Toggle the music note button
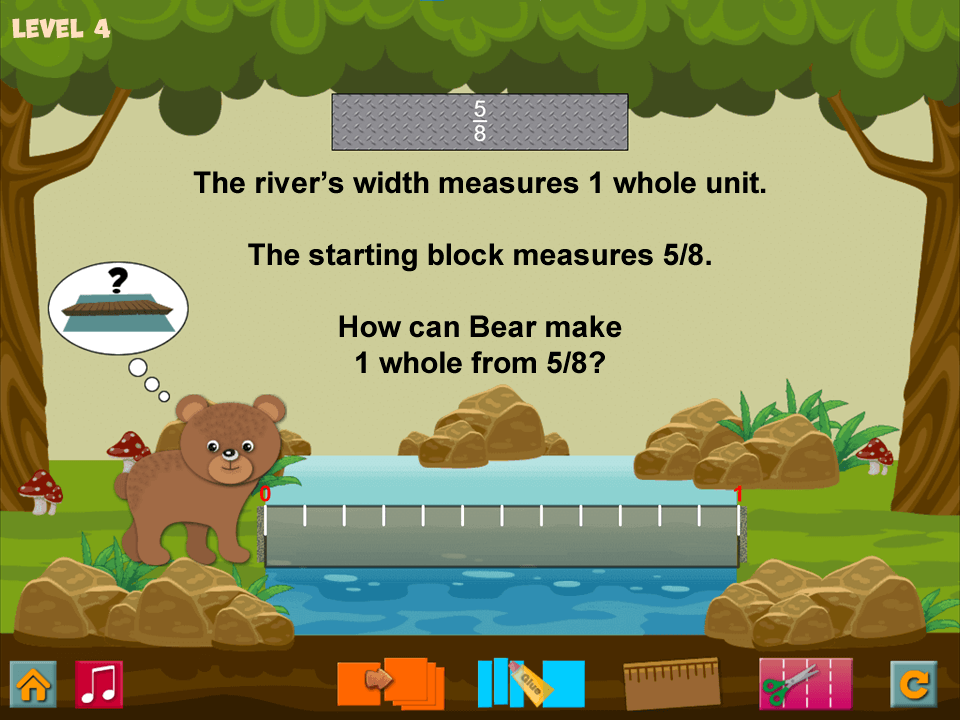Screen dimensions: 960x720 click(x=99, y=685)
